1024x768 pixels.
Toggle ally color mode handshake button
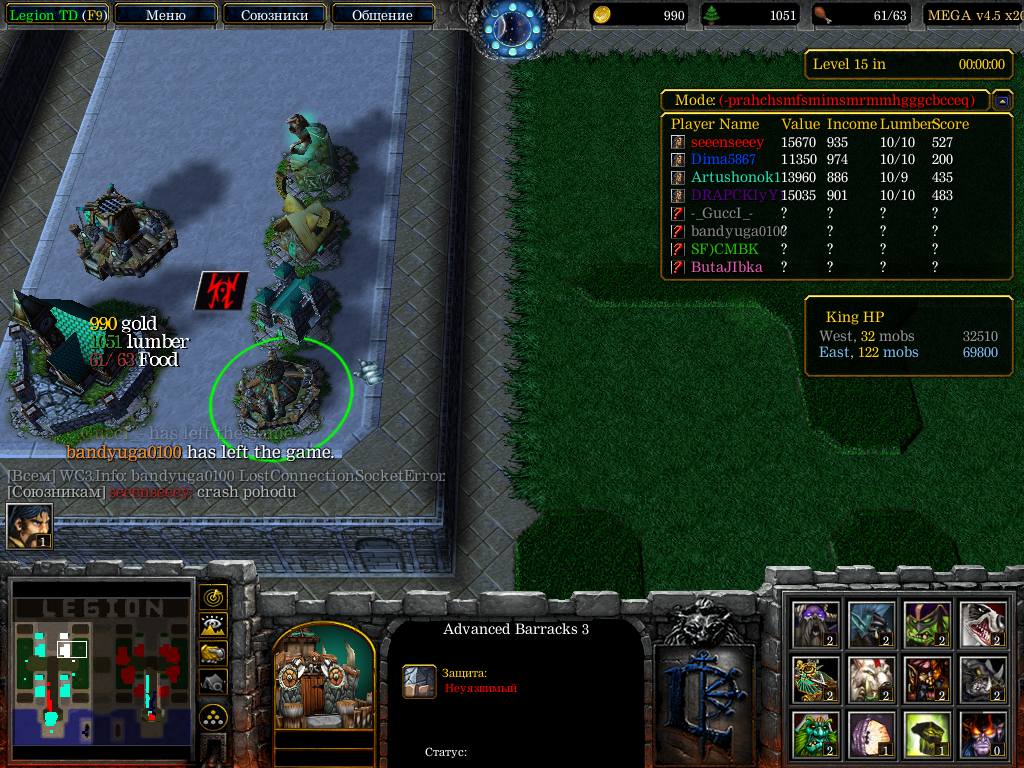pyautogui.click(x=214, y=653)
